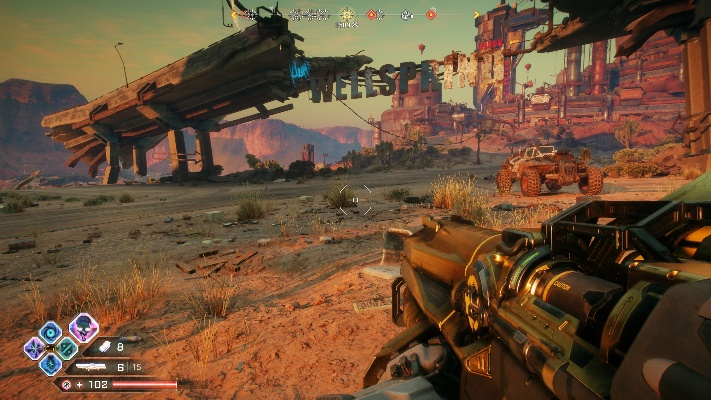Select the grenade item slot
Image resolution: width=711 pixels, height=400 pixels.
103,347
